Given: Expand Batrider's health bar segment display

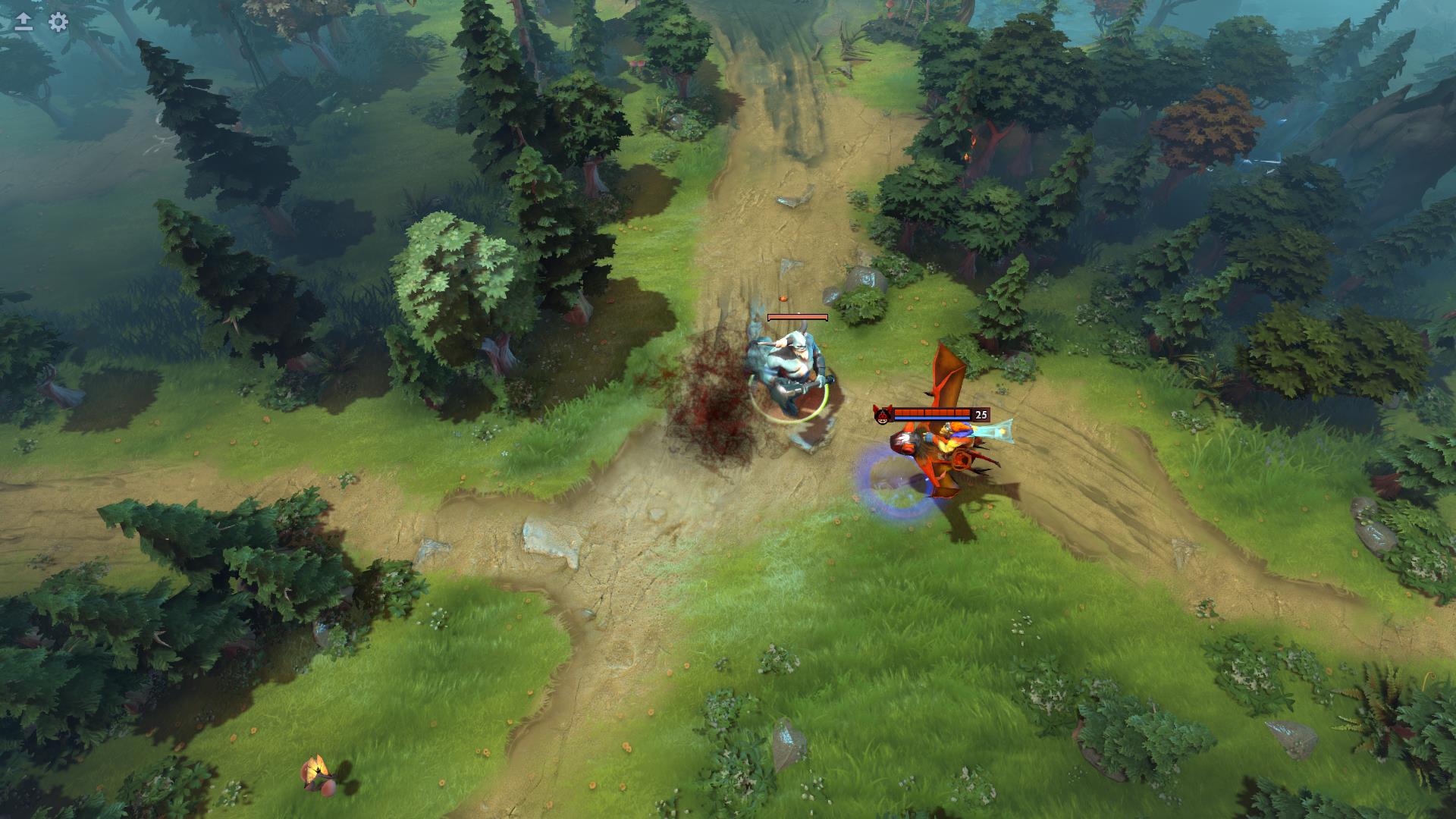Looking at the screenshot, I should pos(931,412).
